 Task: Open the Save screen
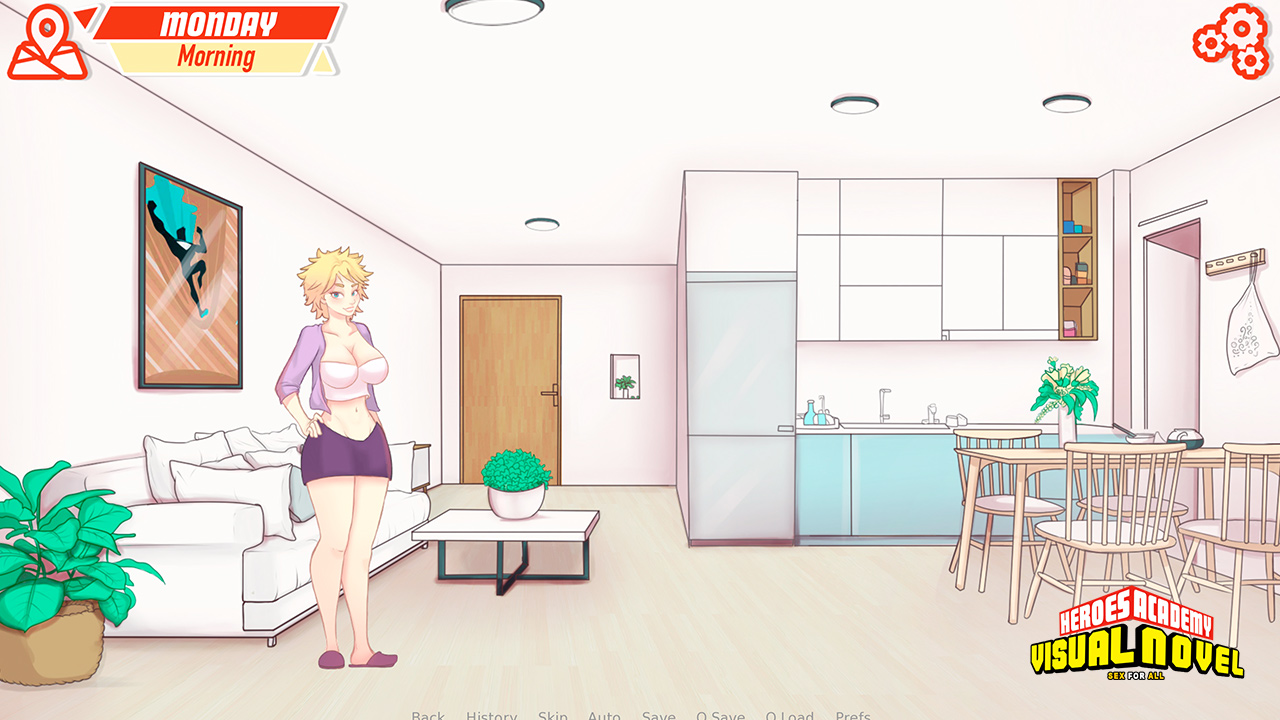pos(658,715)
